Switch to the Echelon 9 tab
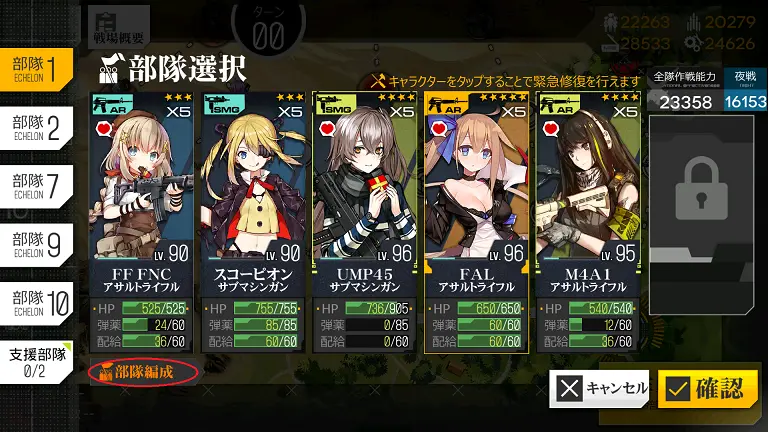768x432 pixels. 35,242
